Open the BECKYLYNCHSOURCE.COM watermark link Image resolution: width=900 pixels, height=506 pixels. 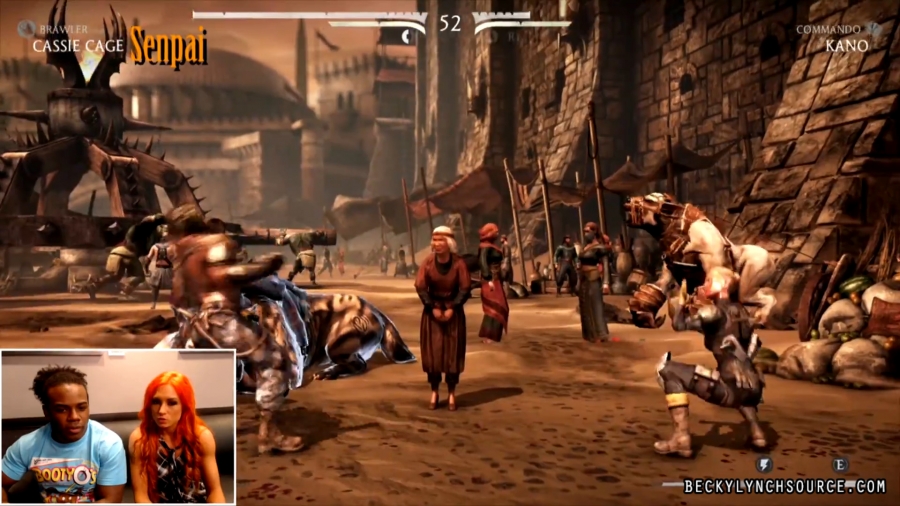coord(784,486)
